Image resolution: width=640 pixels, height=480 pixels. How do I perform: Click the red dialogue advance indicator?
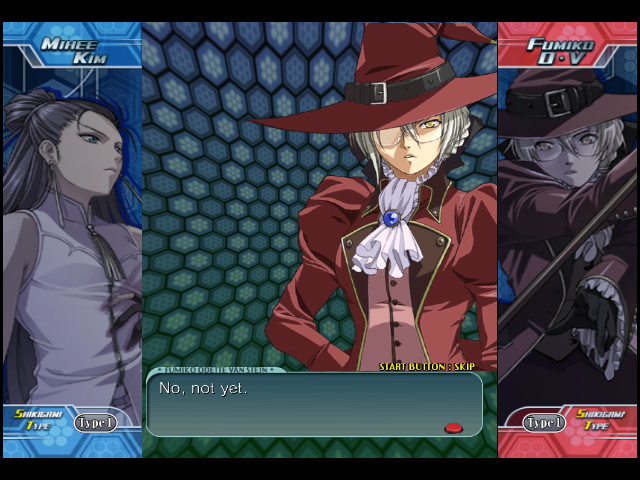453,428
